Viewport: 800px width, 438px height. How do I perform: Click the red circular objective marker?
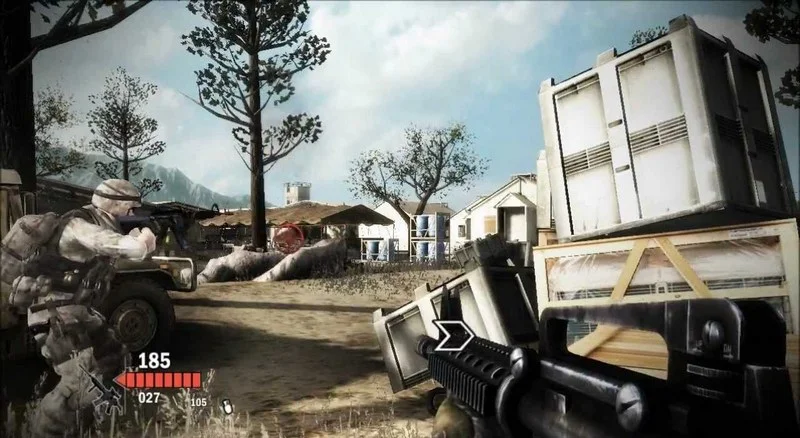pyautogui.click(x=289, y=238)
